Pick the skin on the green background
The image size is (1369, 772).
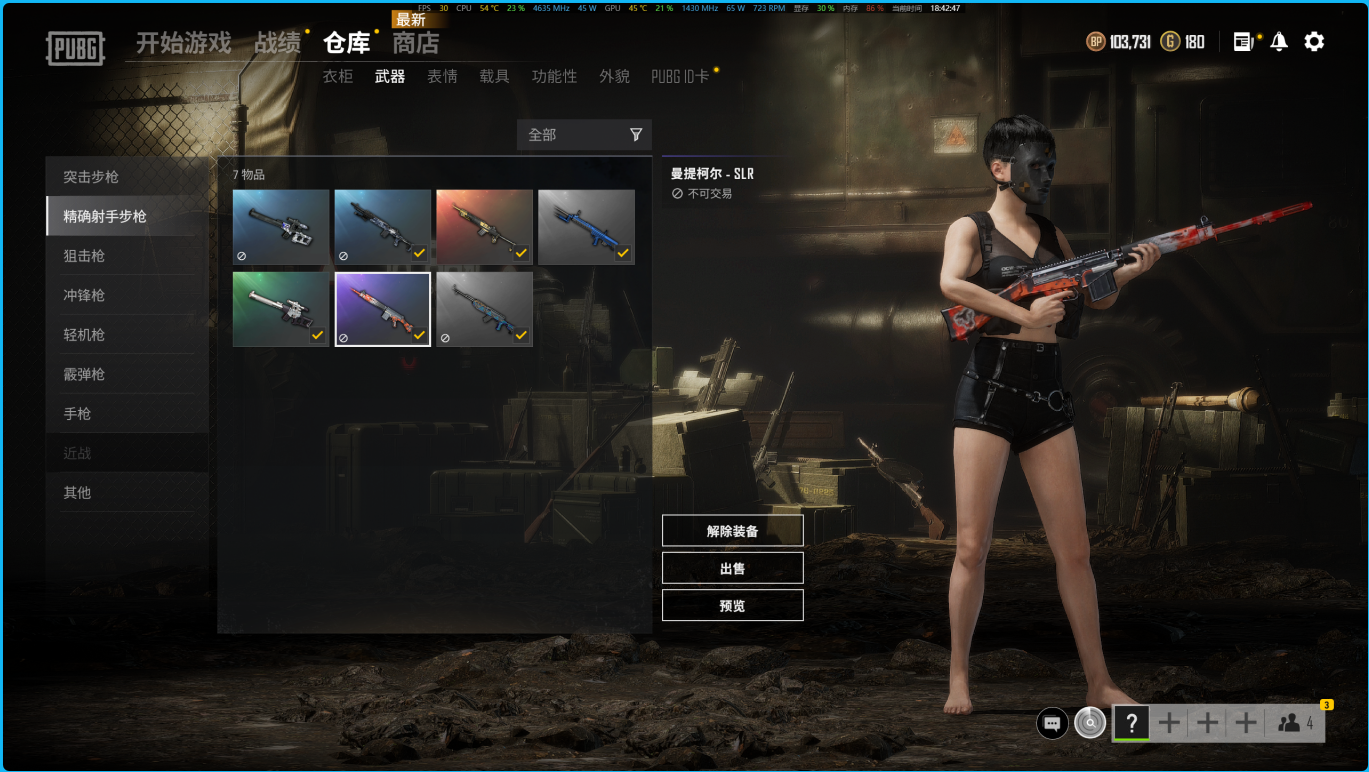(x=281, y=309)
